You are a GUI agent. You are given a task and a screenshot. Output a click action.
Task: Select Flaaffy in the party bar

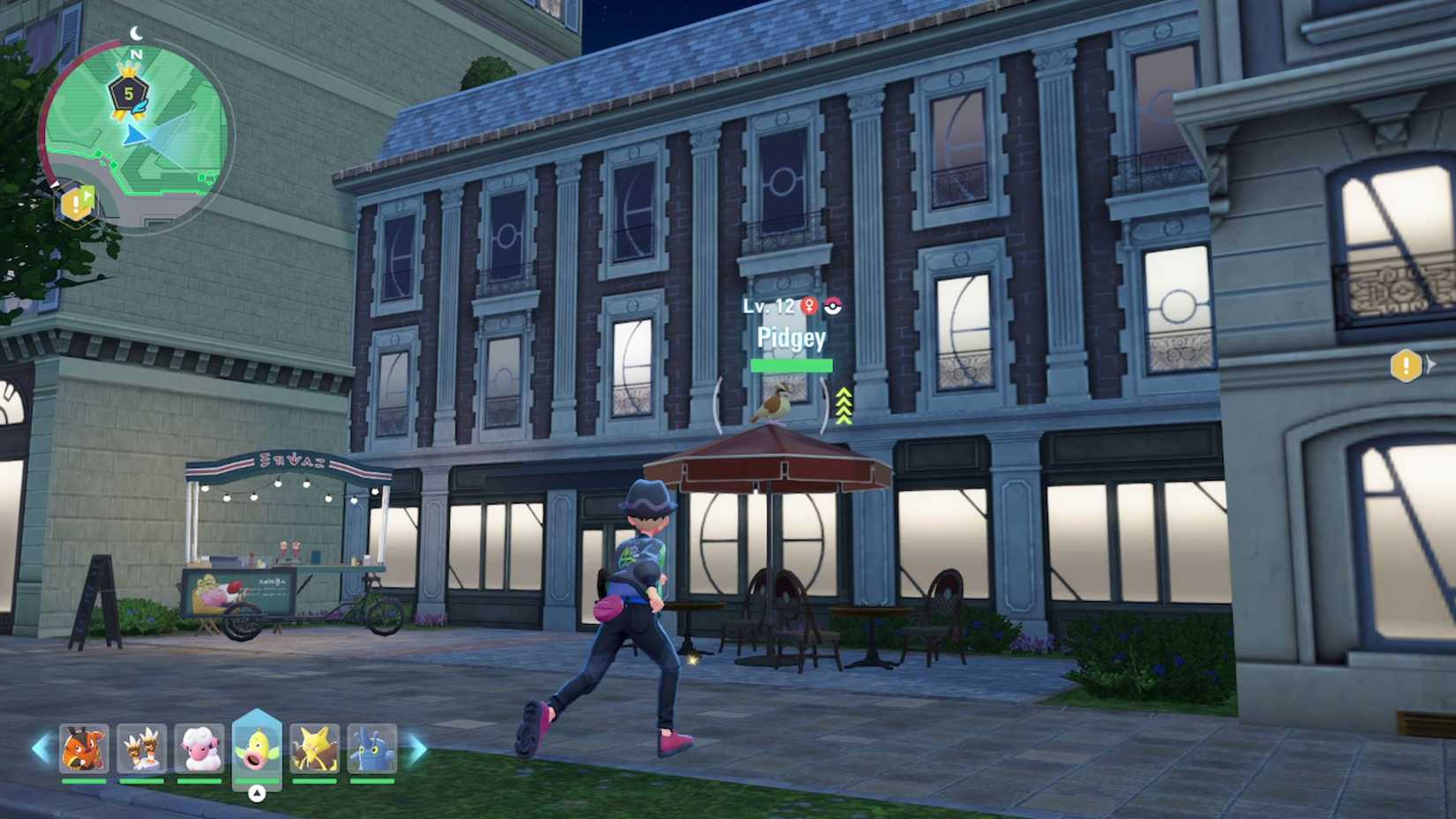coord(199,749)
